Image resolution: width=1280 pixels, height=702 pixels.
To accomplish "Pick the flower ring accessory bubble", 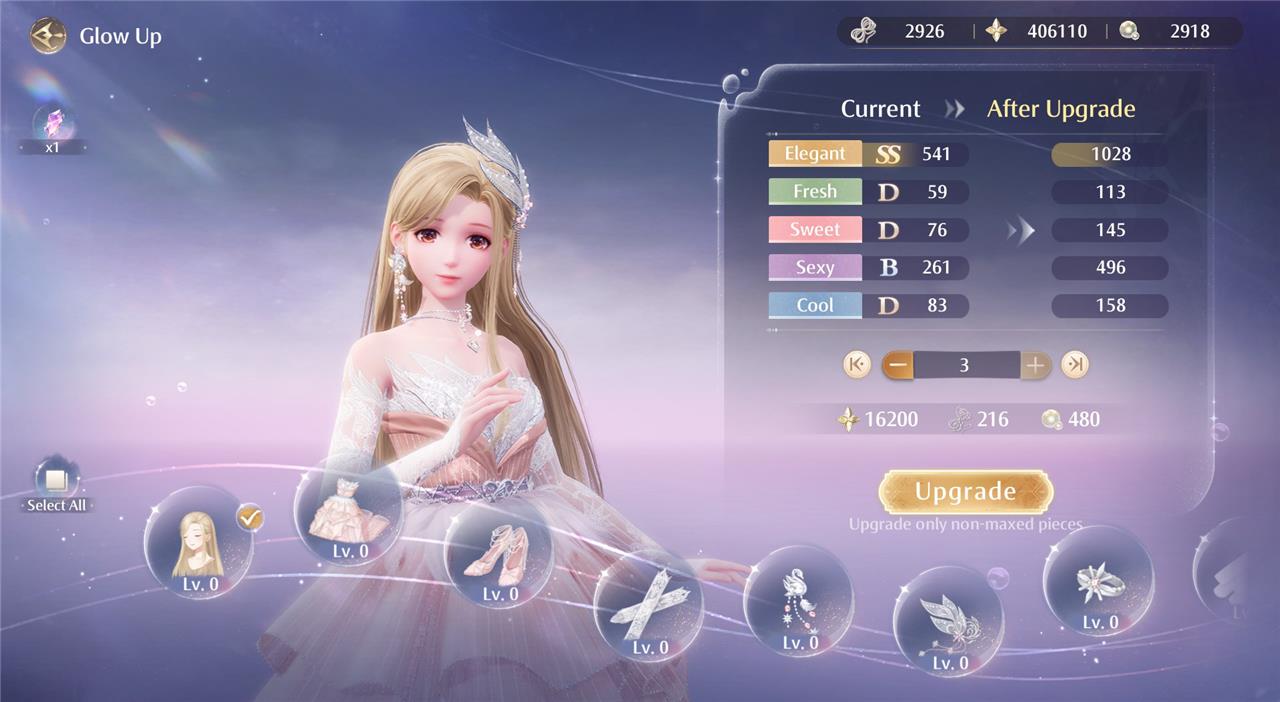I will coord(1098,581).
